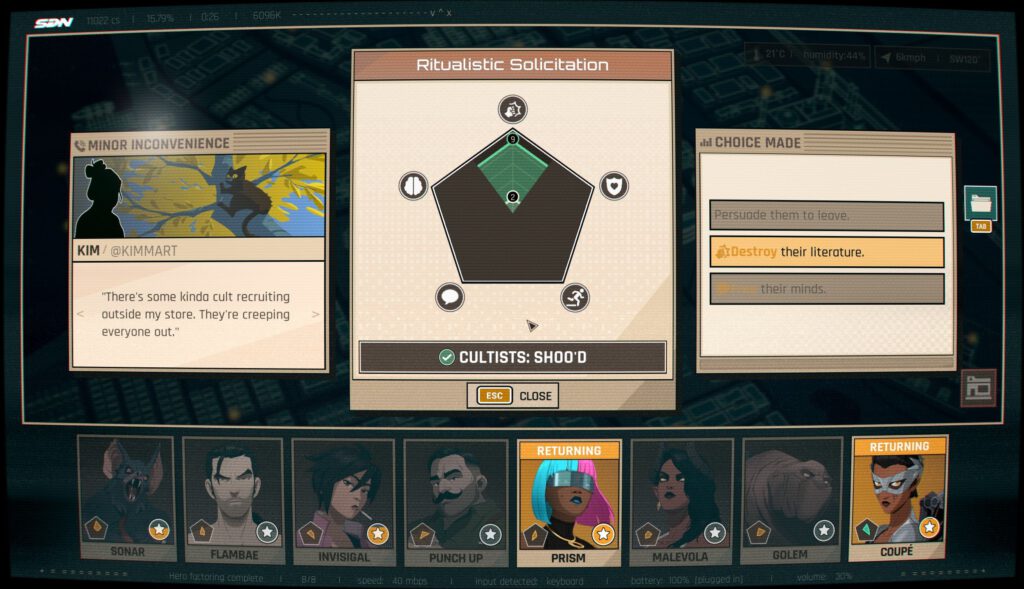Open the folder icon on the right edge

tap(980, 203)
